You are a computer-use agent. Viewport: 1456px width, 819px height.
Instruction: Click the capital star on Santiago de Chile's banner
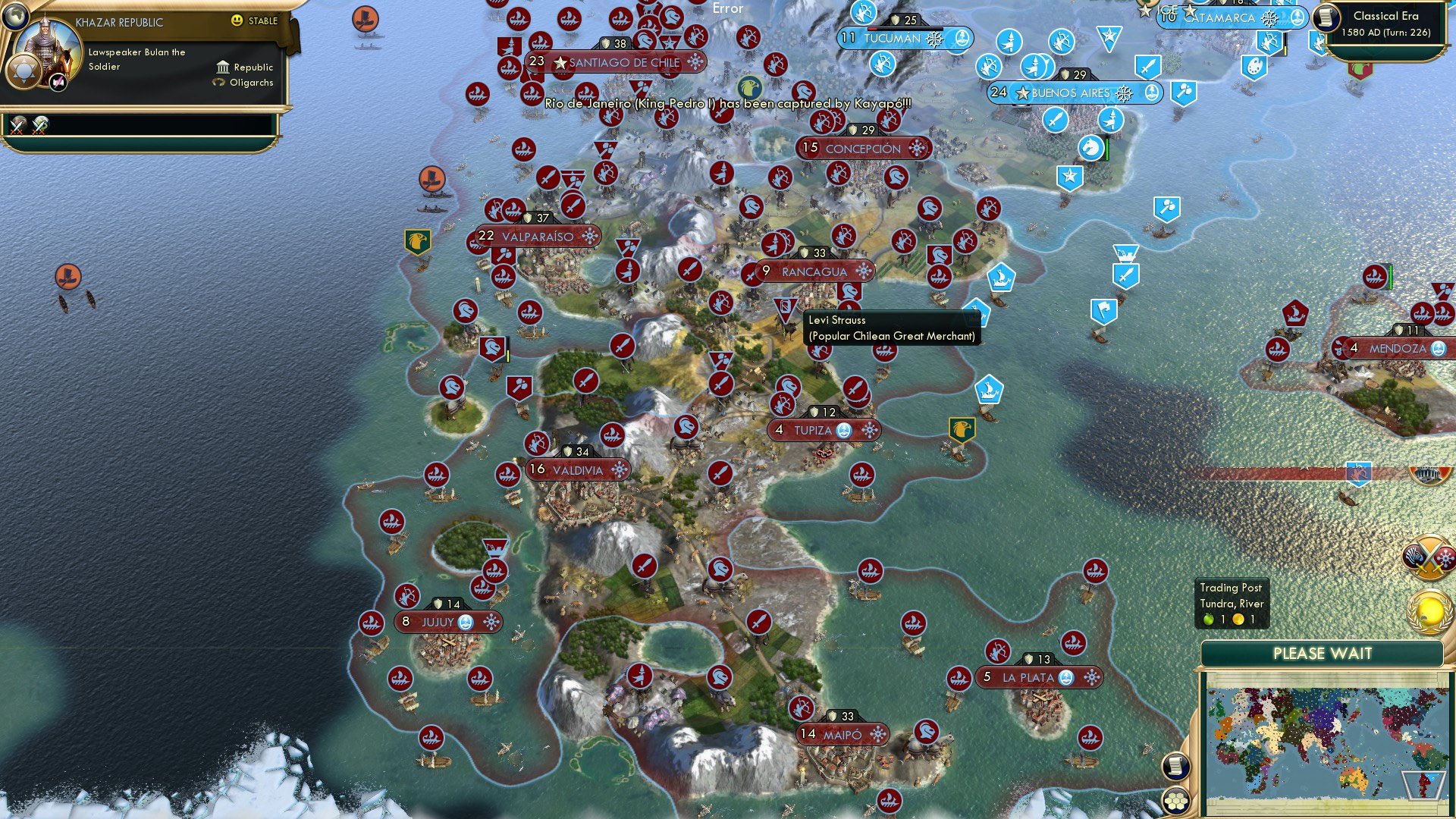[x=560, y=63]
